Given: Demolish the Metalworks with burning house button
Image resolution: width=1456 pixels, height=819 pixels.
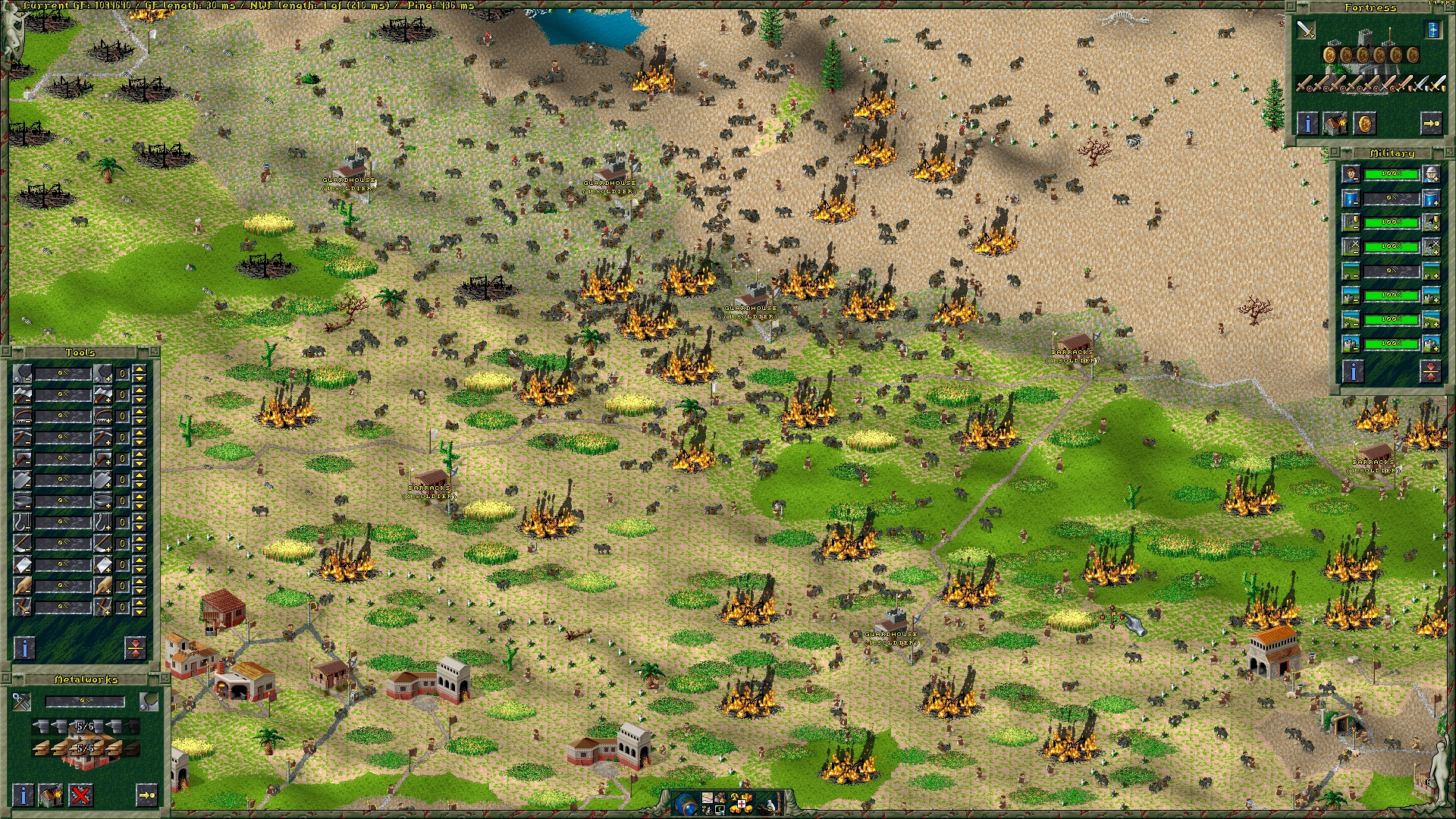Looking at the screenshot, I should coord(51,795).
